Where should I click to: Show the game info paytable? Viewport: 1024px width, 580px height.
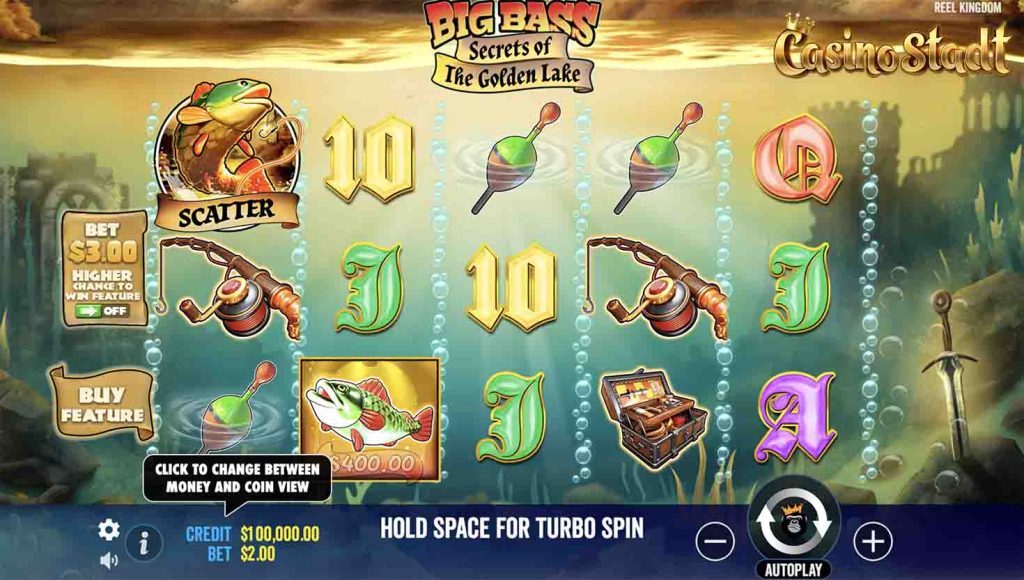coord(144,543)
